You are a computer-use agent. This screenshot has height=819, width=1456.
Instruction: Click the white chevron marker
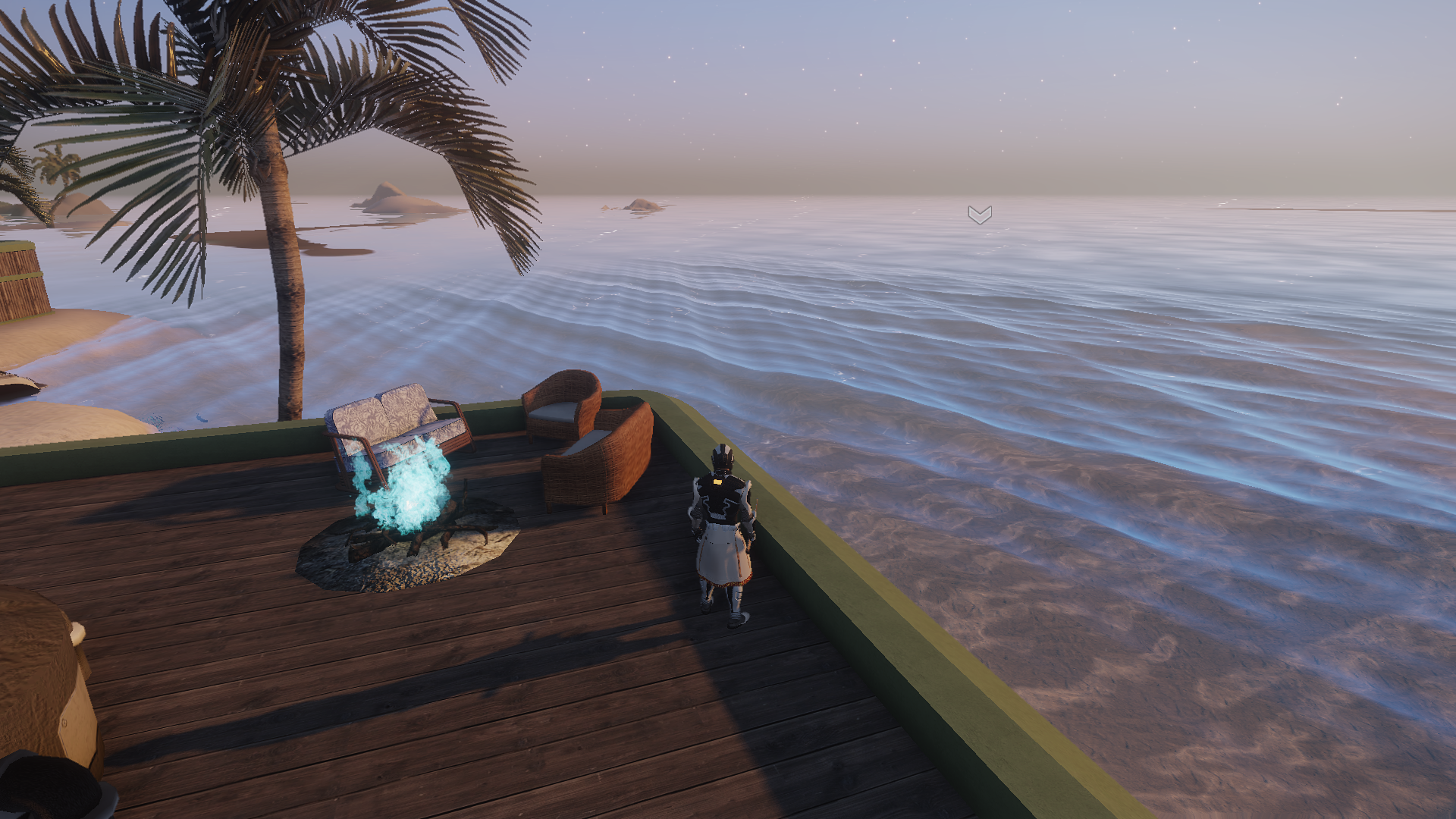(x=979, y=215)
